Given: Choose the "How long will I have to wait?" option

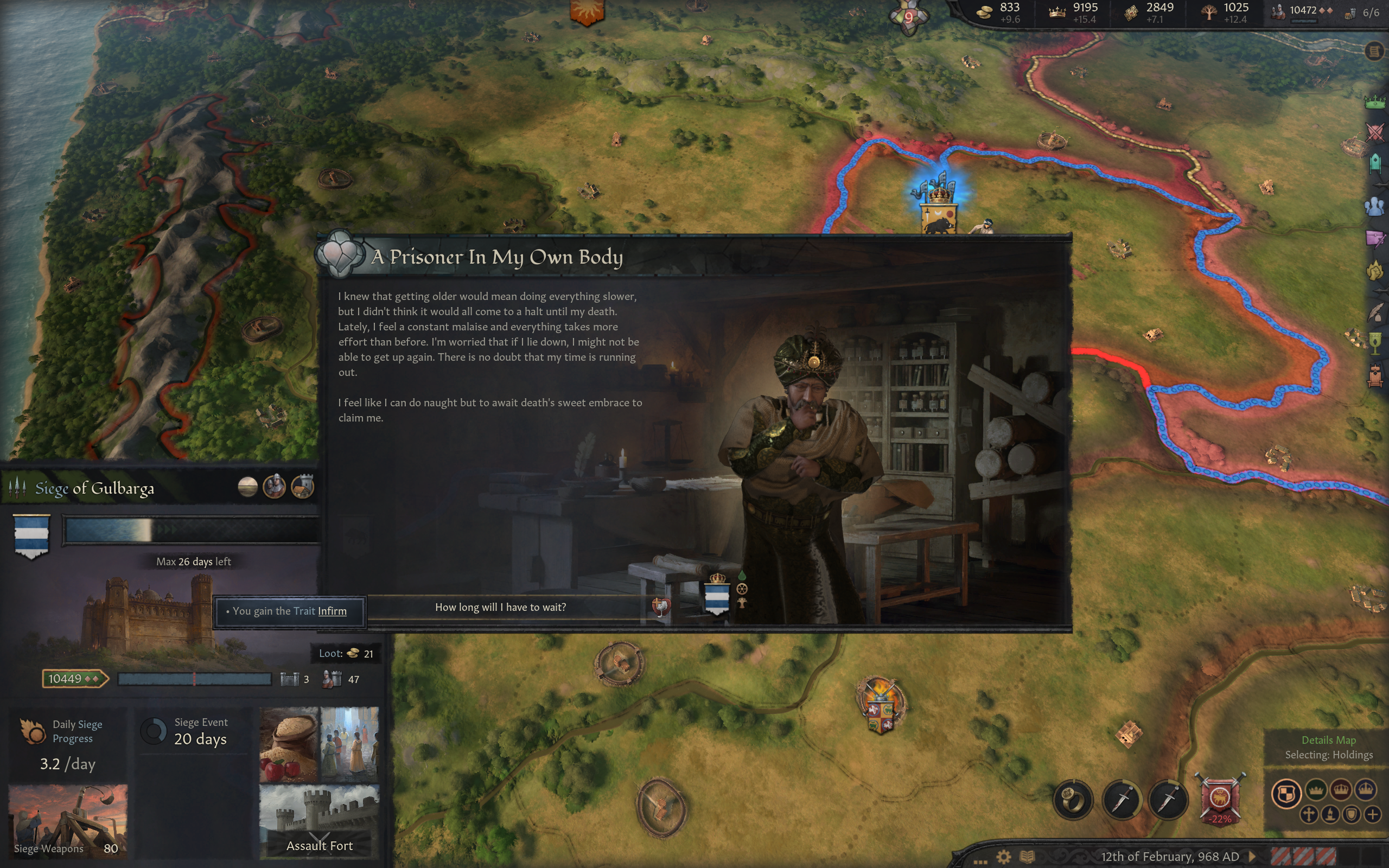Looking at the screenshot, I should coord(500,608).
